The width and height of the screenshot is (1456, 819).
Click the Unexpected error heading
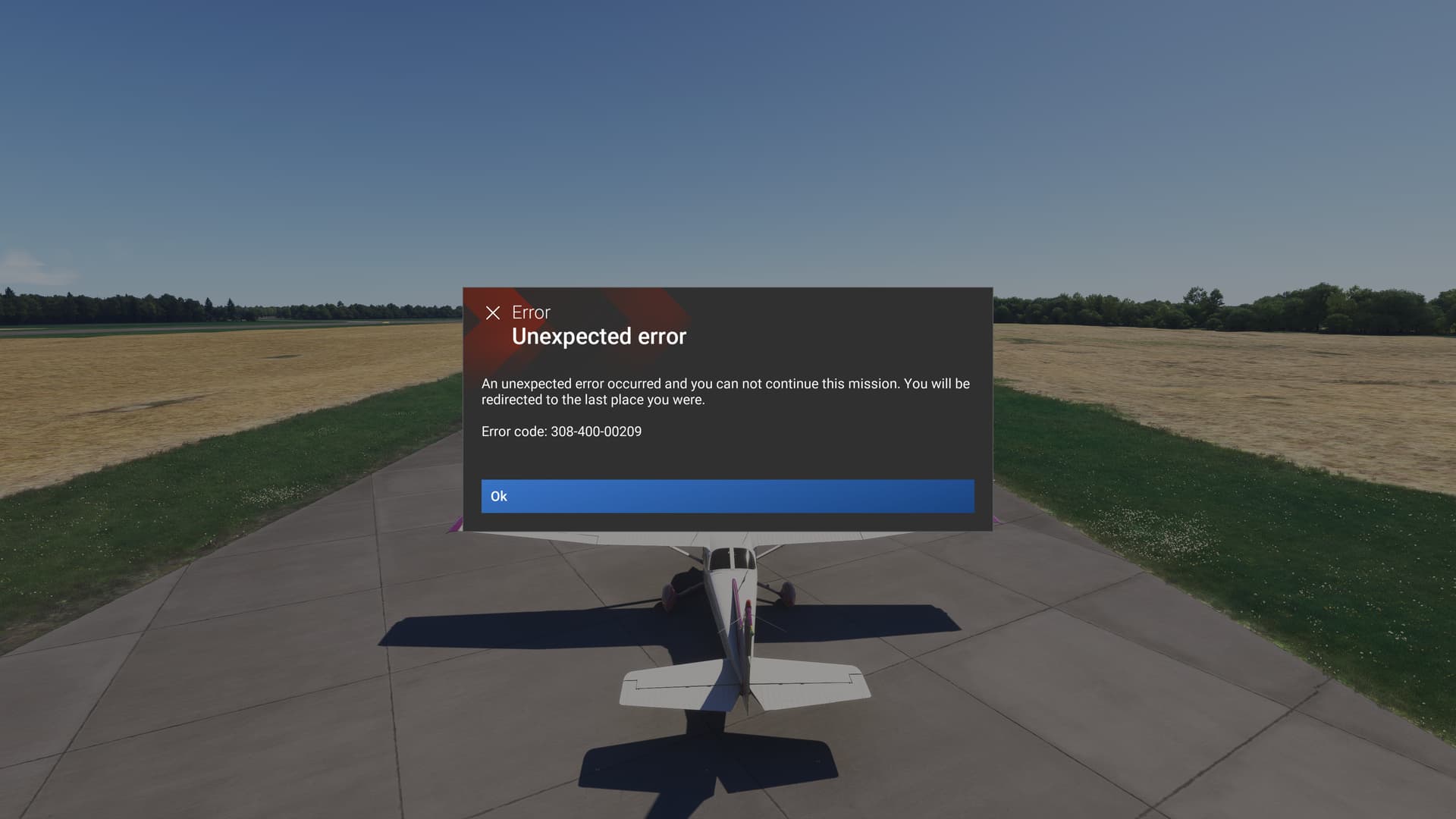click(x=599, y=336)
